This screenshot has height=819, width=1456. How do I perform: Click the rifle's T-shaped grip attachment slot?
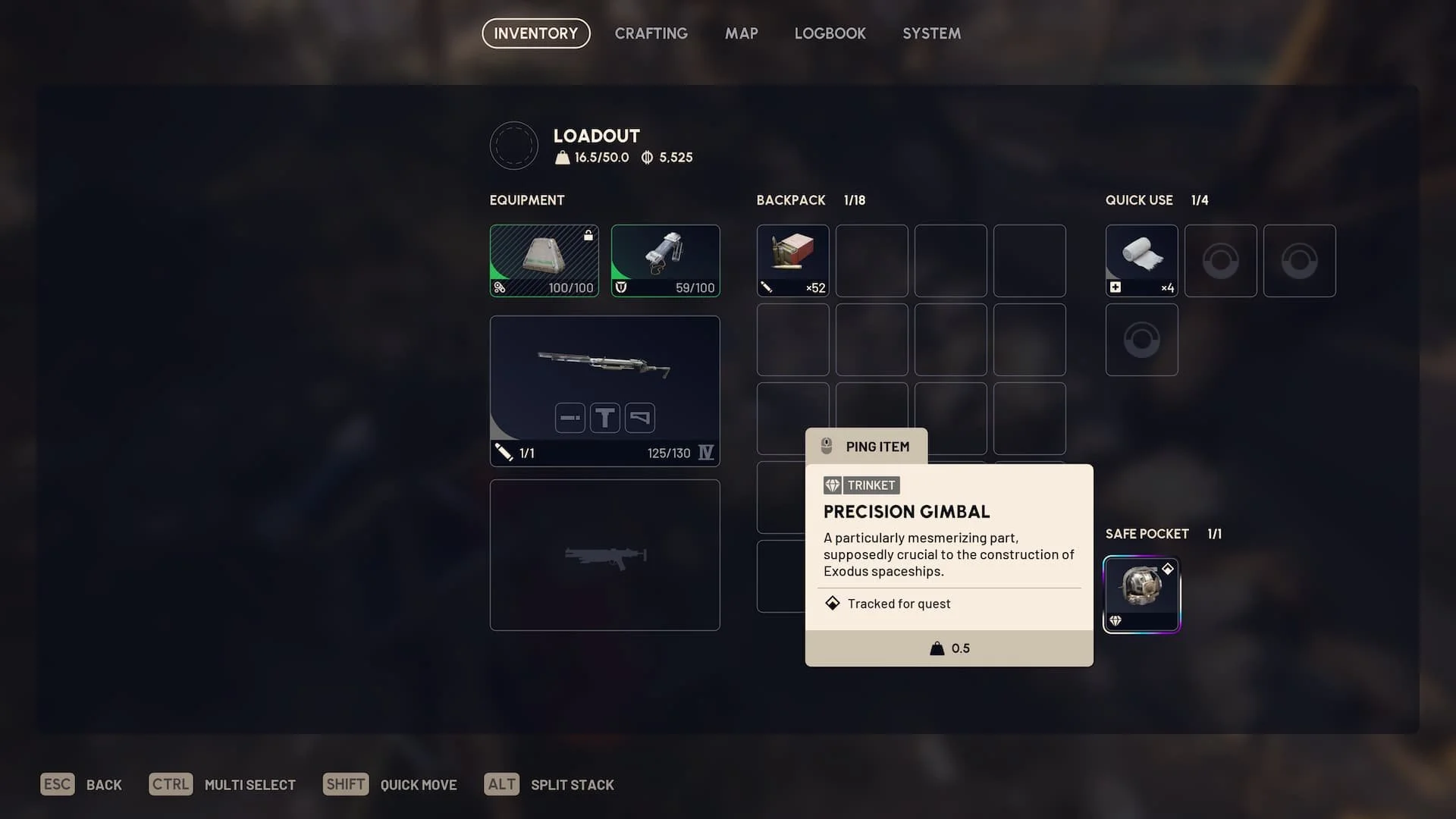point(605,418)
